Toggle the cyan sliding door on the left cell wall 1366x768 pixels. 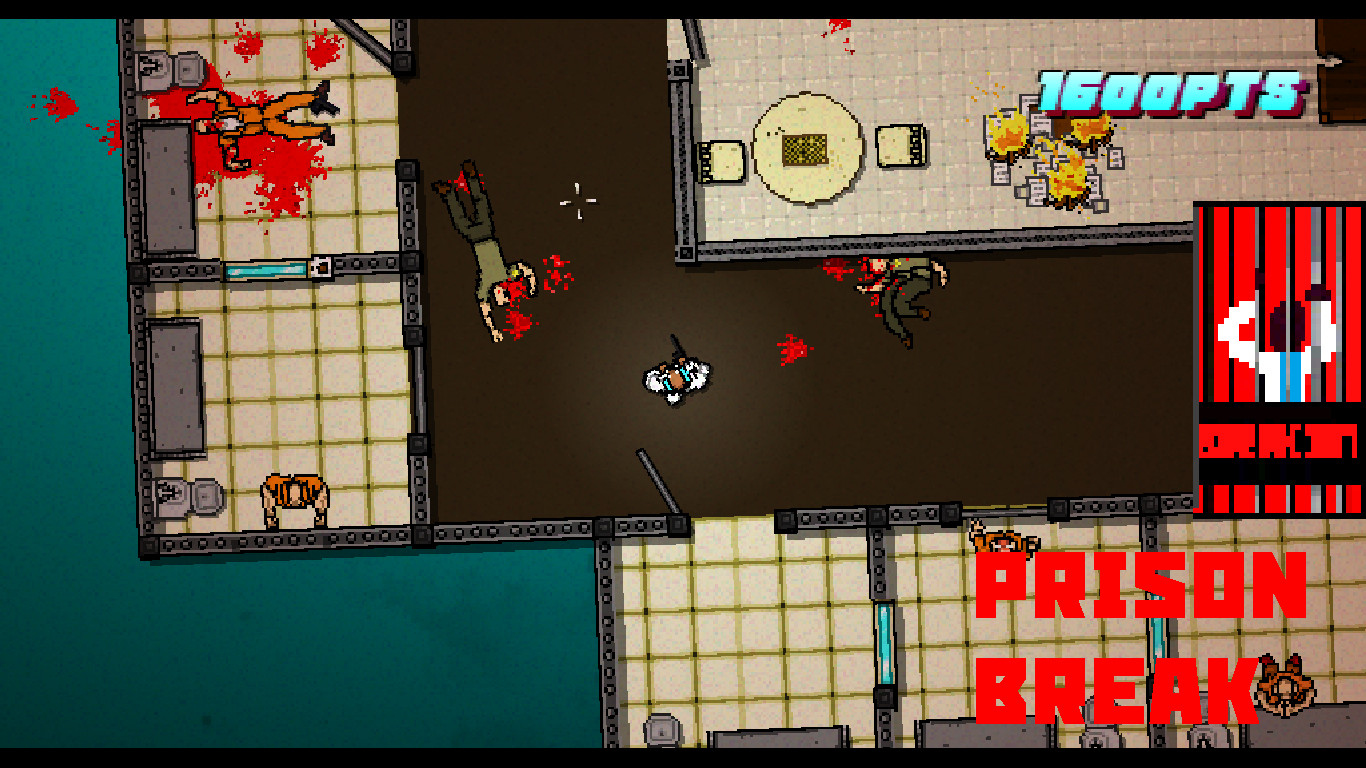tap(268, 267)
